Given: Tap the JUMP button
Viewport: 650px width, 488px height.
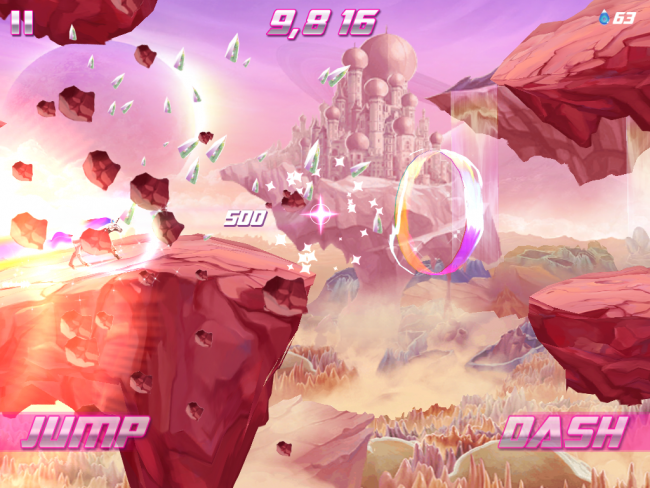Looking at the screenshot, I should (x=85, y=431).
